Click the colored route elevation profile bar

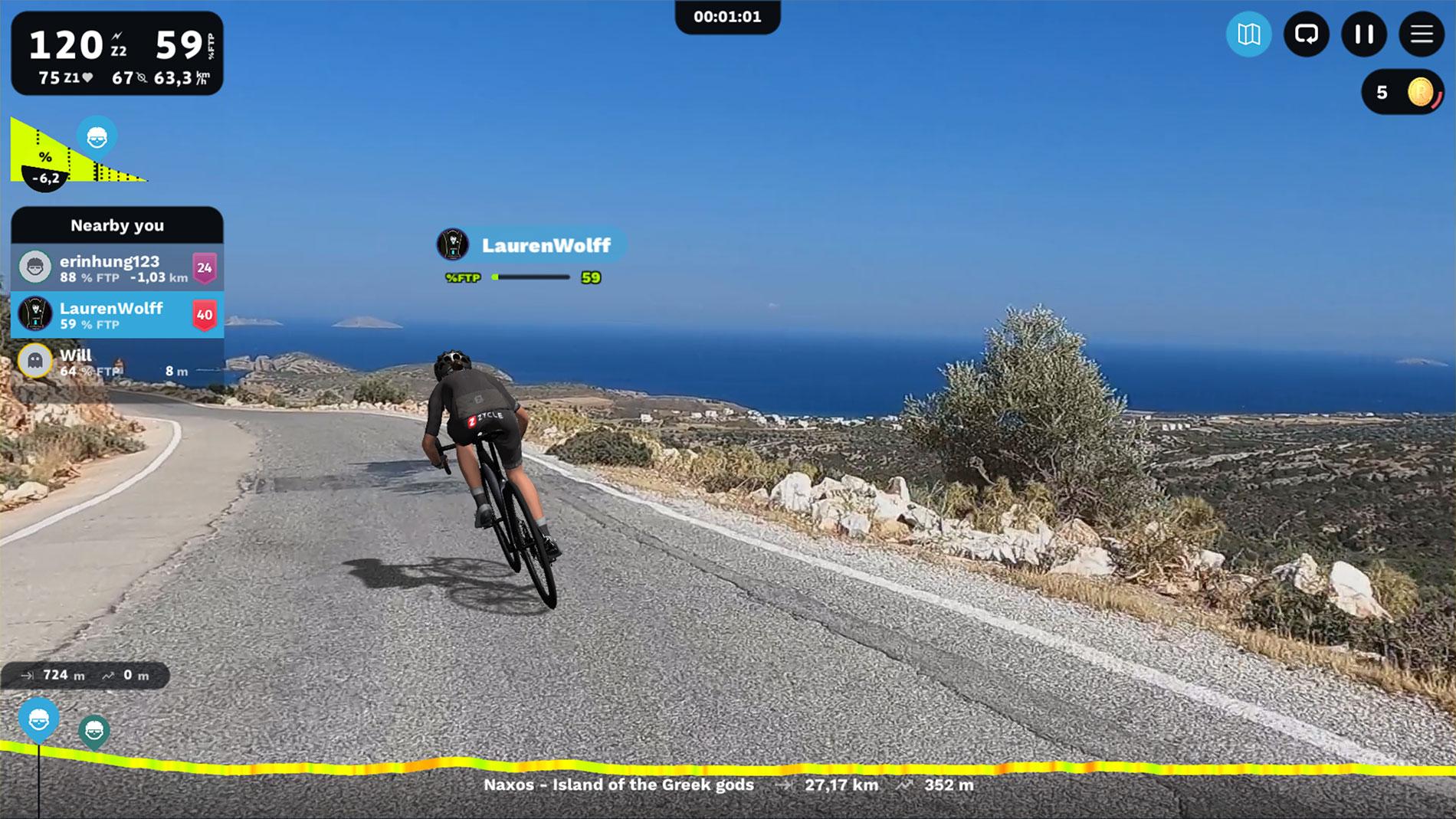tap(728, 765)
